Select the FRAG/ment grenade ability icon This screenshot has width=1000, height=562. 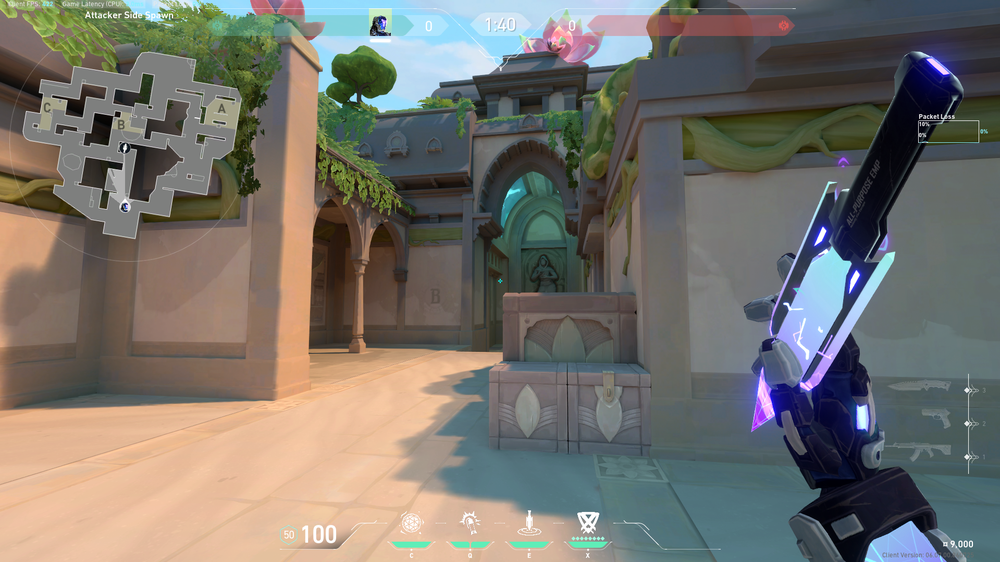tap(411, 523)
